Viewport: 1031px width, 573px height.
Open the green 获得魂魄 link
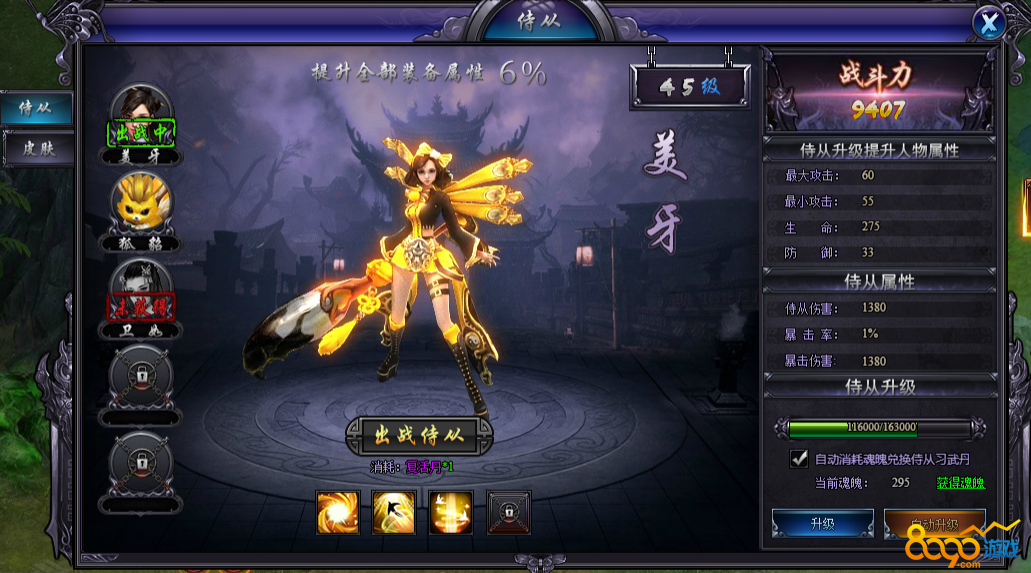tap(960, 483)
